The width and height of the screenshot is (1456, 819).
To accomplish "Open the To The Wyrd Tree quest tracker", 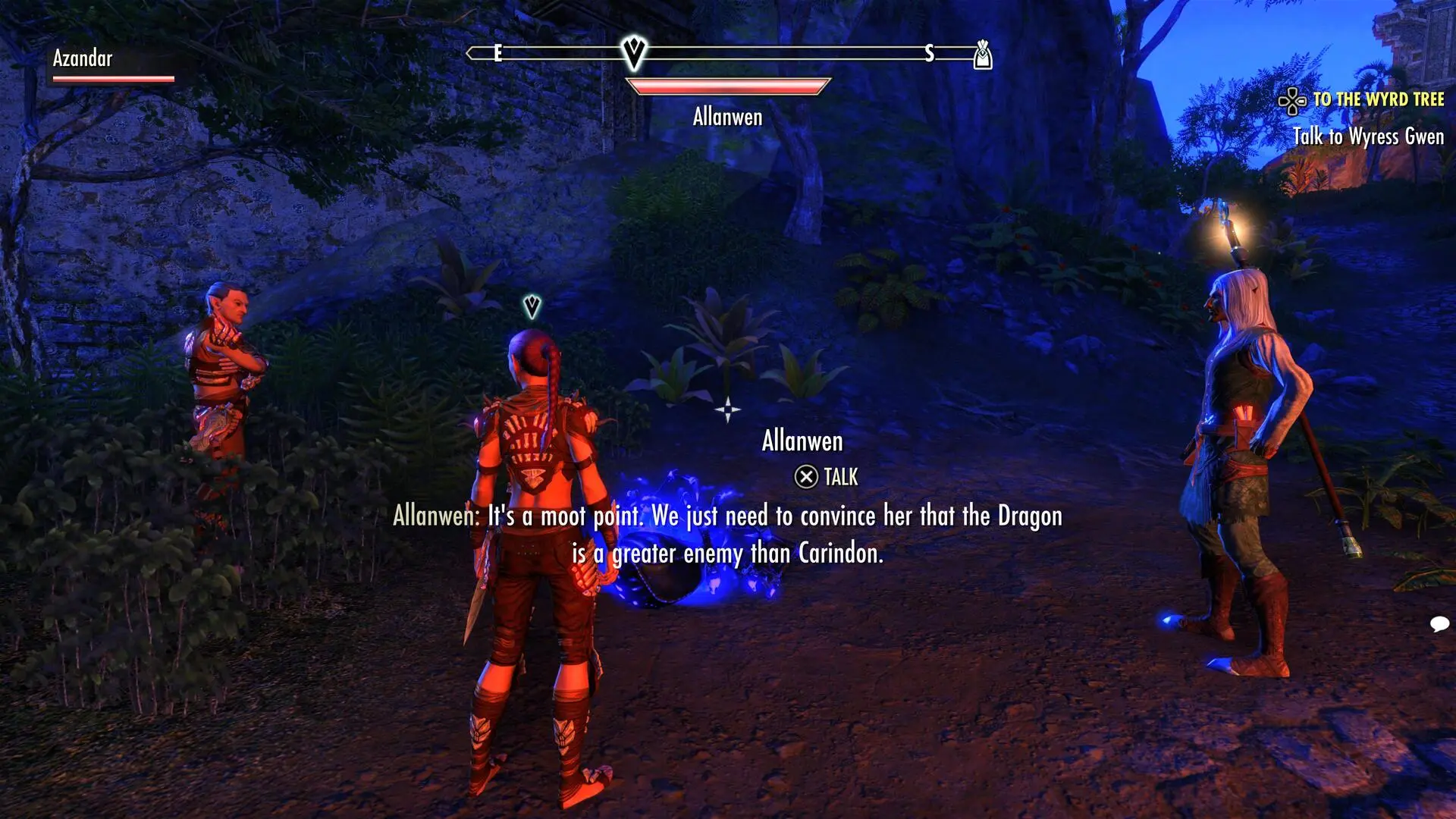I will point(1377,99).
